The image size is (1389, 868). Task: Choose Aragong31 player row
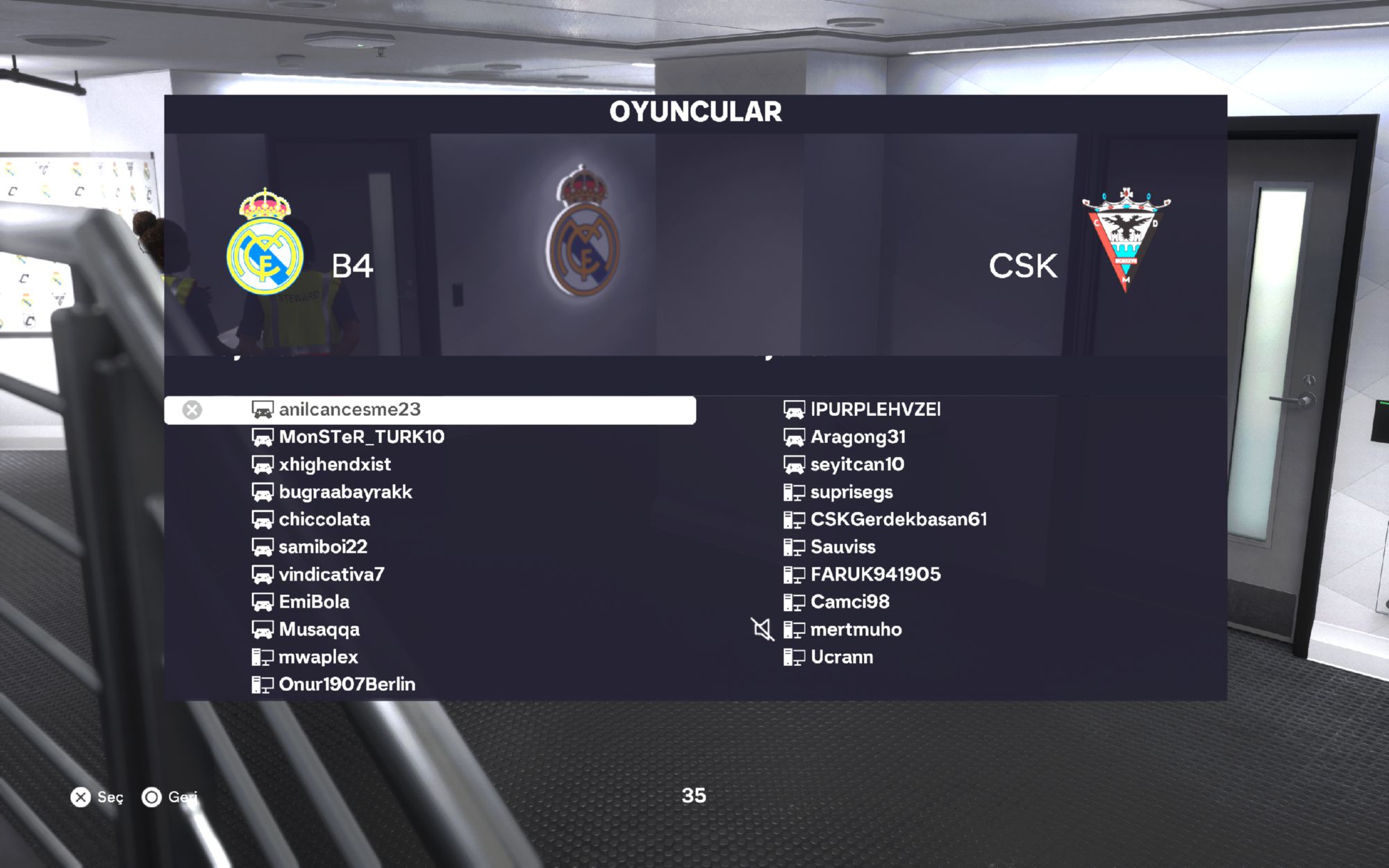pyautogui.click(x=858, y=437)
